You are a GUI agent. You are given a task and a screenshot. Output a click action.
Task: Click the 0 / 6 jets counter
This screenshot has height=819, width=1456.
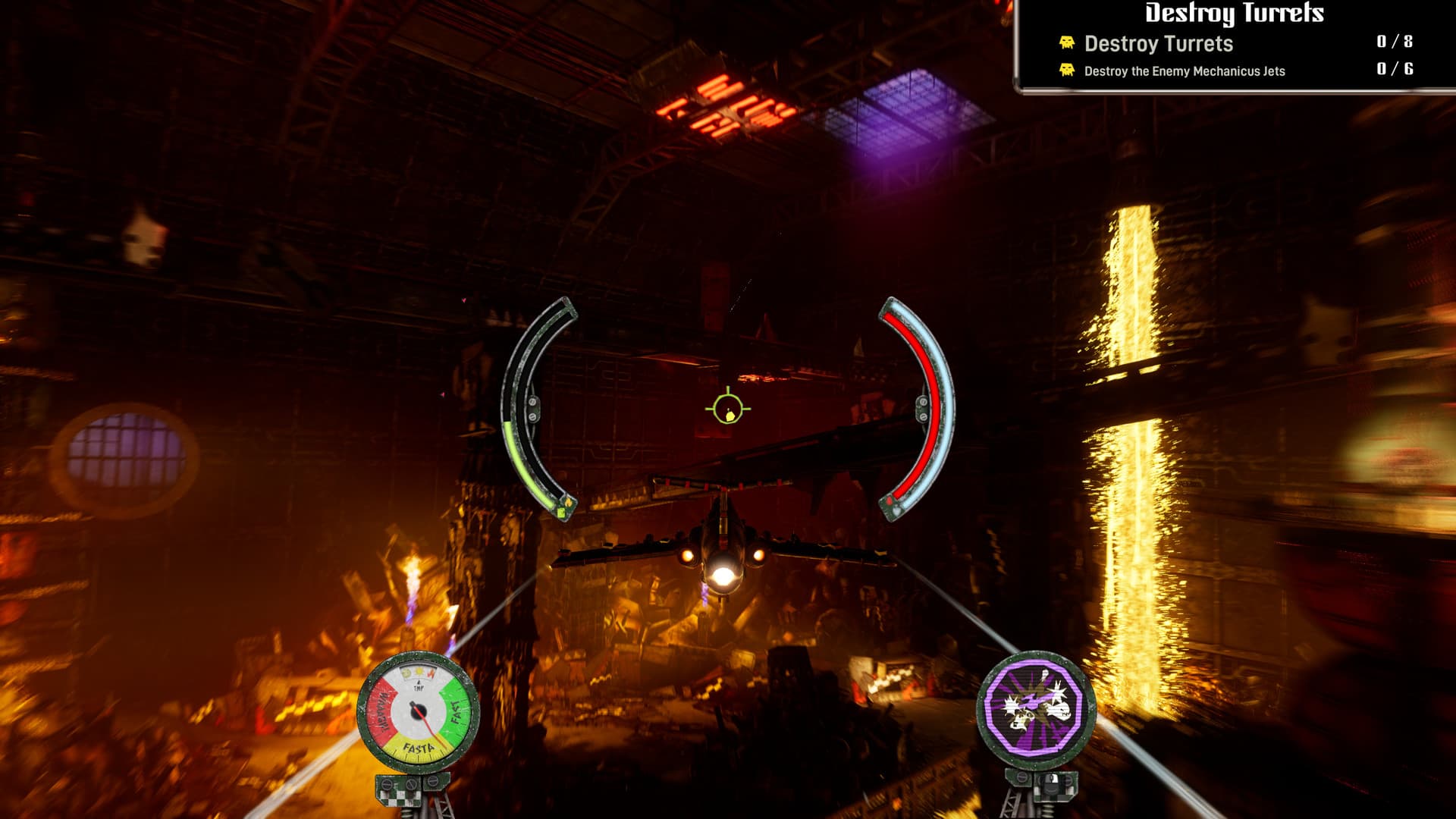tap(1392, 71)
